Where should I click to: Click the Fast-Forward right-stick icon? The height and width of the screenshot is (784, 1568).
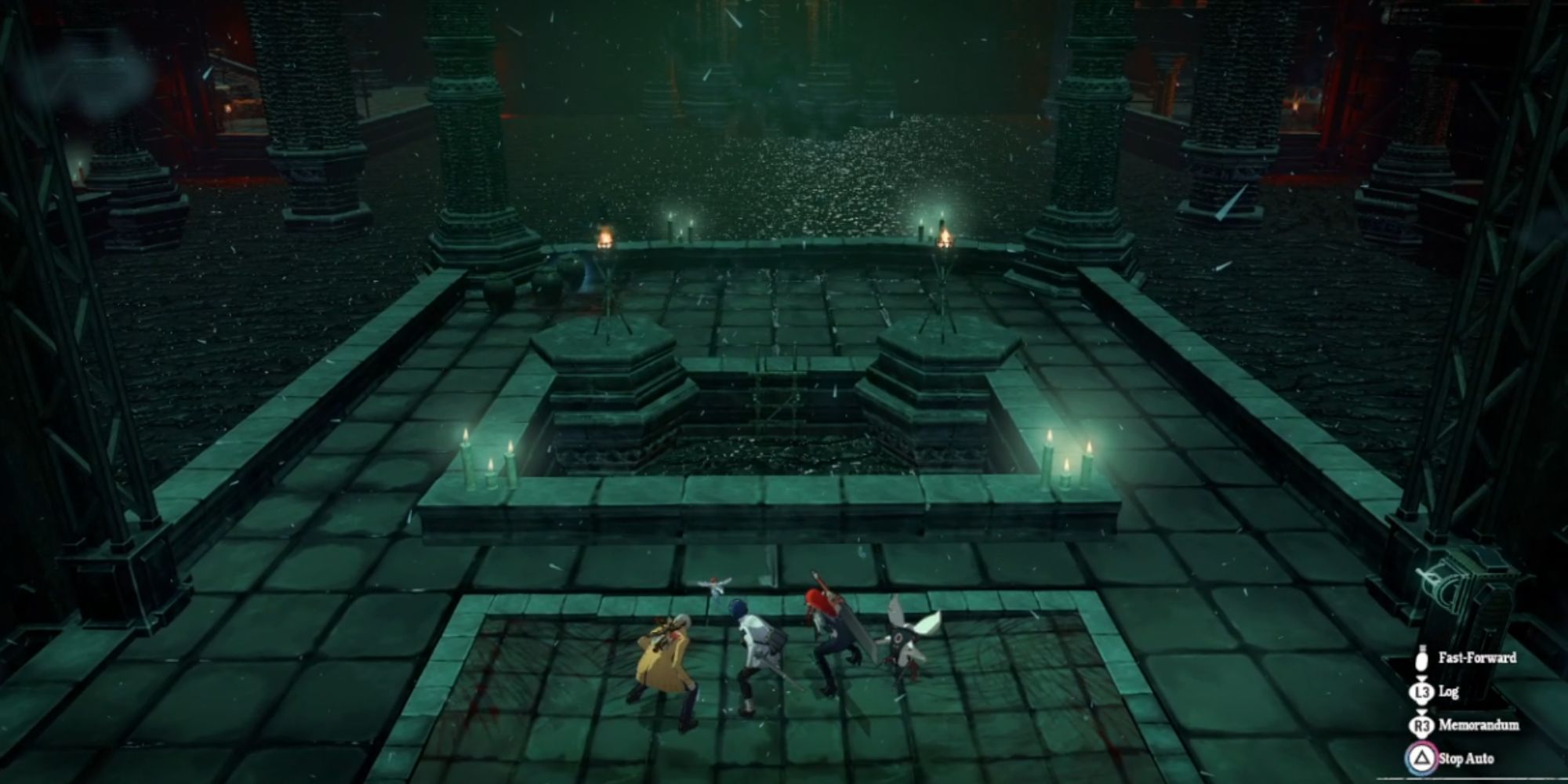pyautogui.click(x=1423, y=662)
